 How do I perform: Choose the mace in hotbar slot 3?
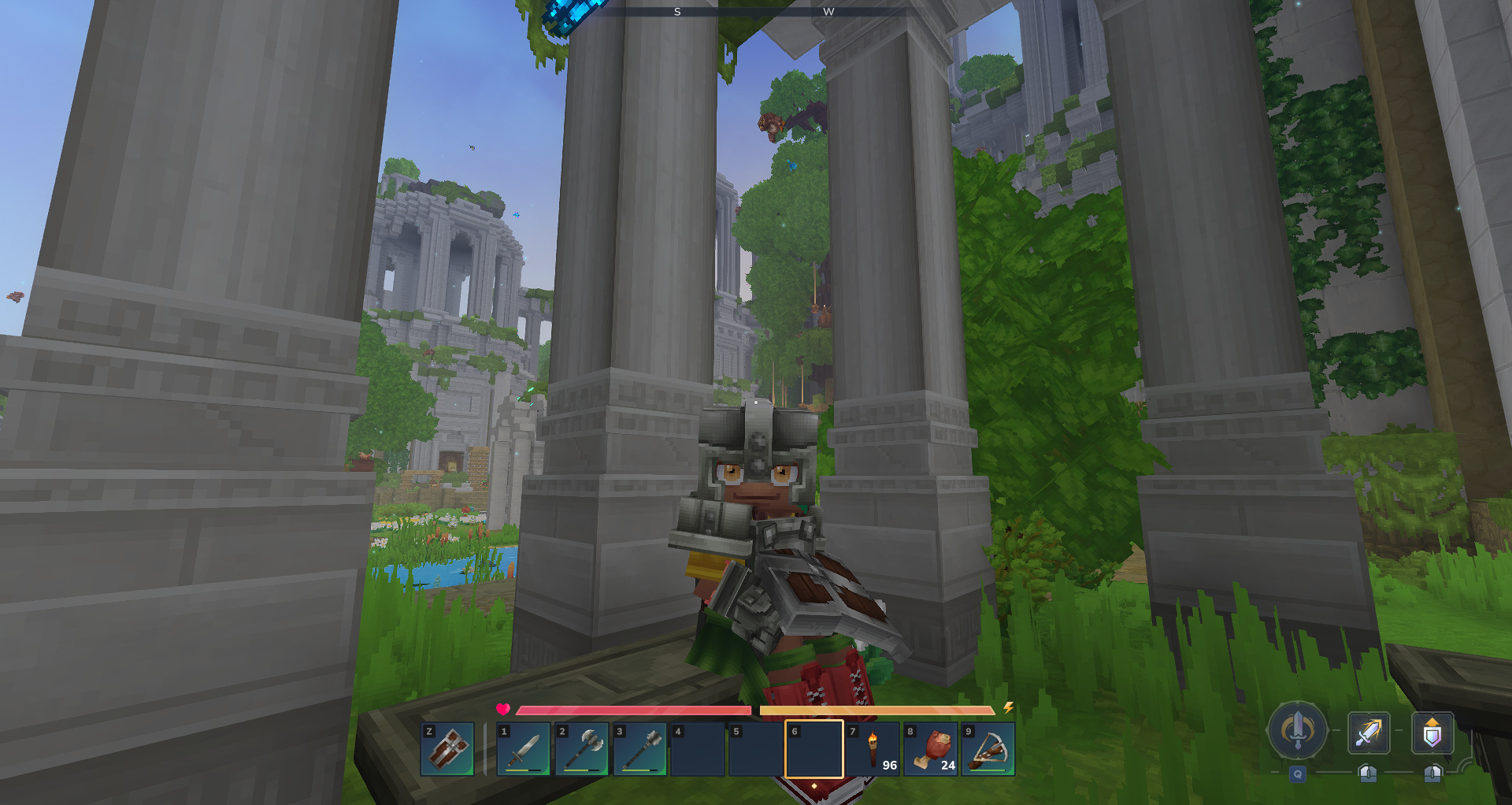(639, 749)
